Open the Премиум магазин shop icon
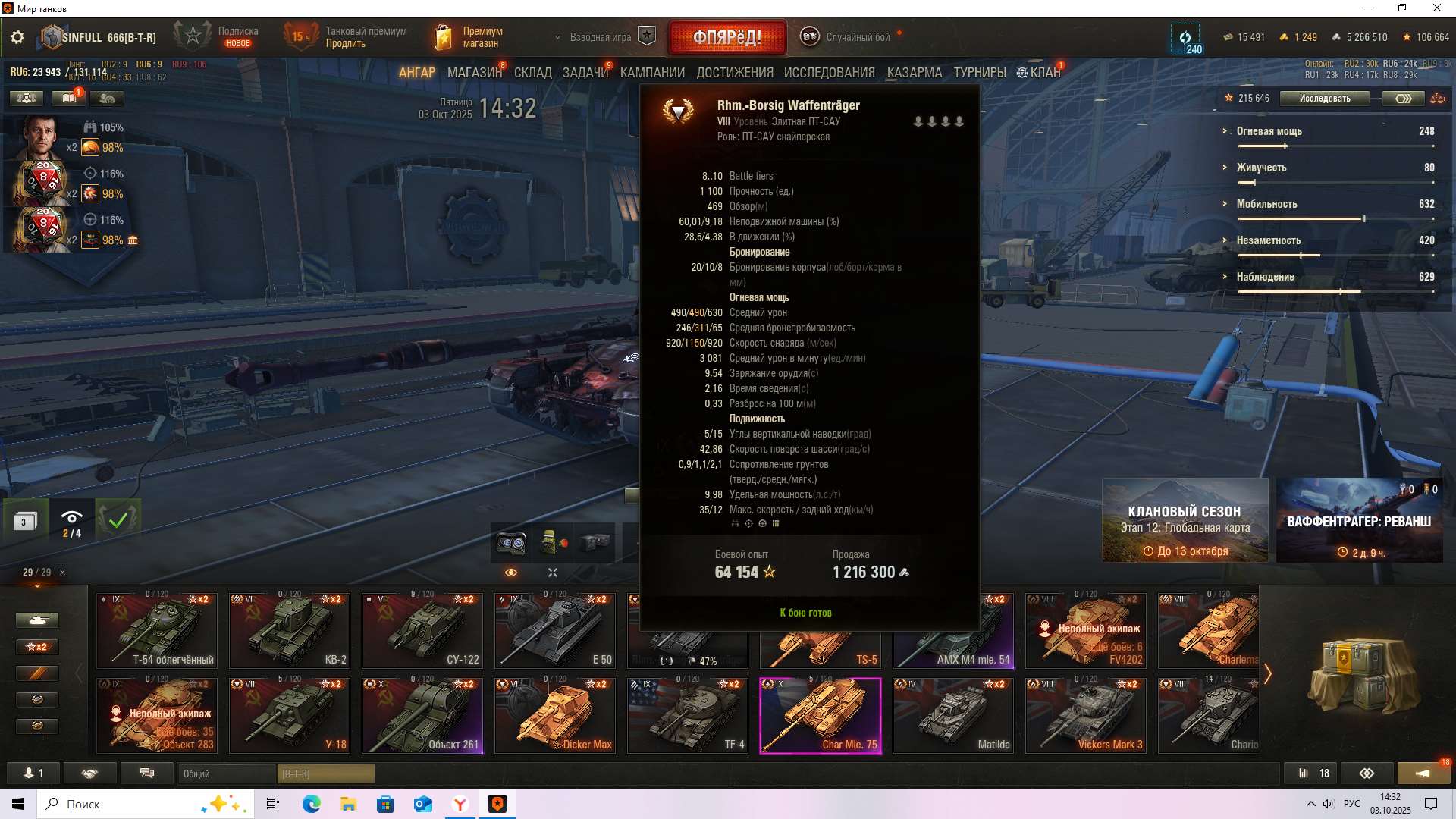The width and height of the screenshot is (1456, 819). 443,36
